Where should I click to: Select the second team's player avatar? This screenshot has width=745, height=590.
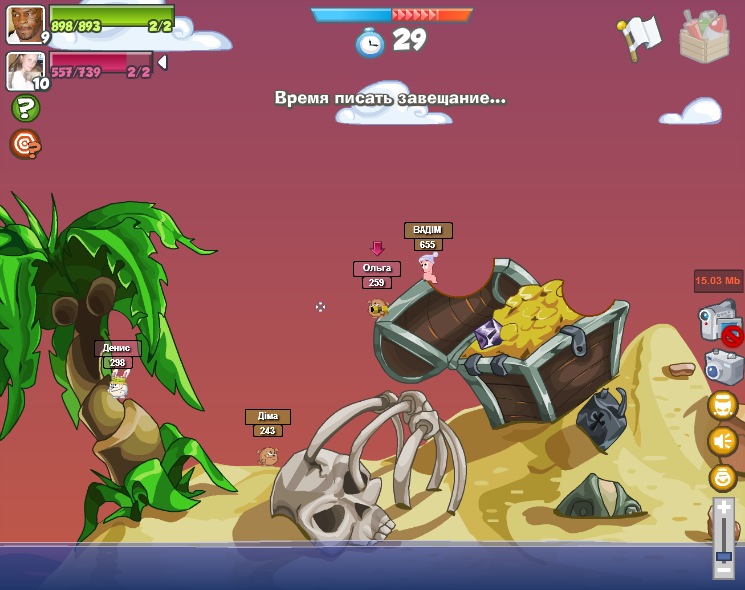point(25,70)
